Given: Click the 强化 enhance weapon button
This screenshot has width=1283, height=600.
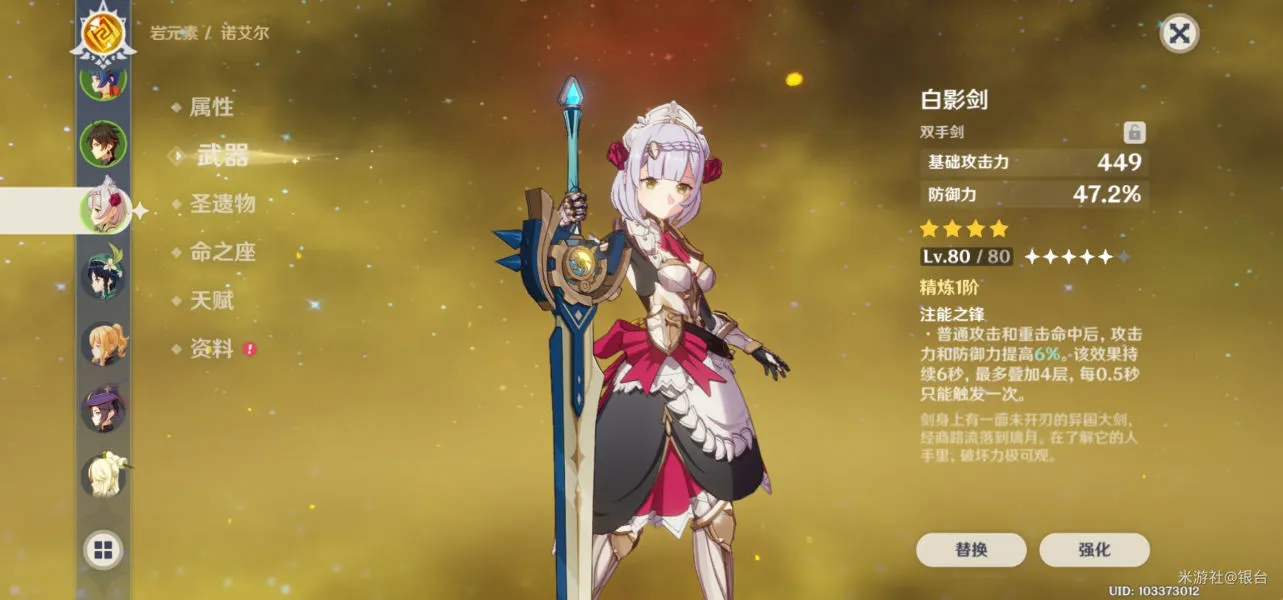Looking at the screenshot, I should point(1094,550).
